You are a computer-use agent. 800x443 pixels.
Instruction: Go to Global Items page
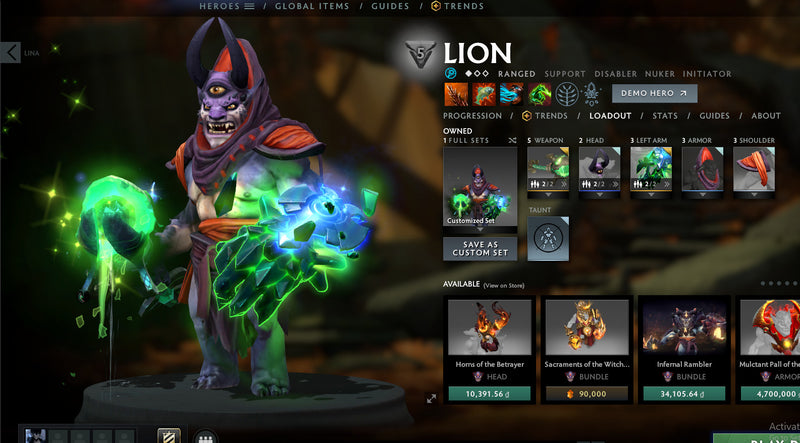tap(312, 6)
